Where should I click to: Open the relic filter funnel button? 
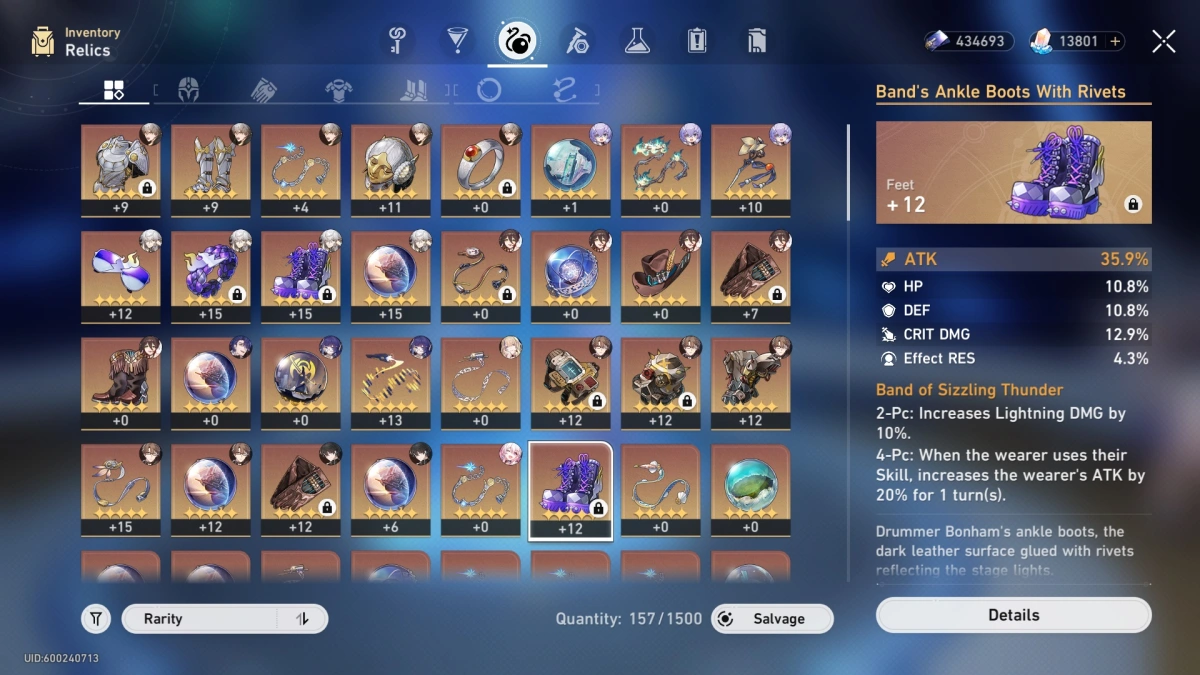point(96,619)
